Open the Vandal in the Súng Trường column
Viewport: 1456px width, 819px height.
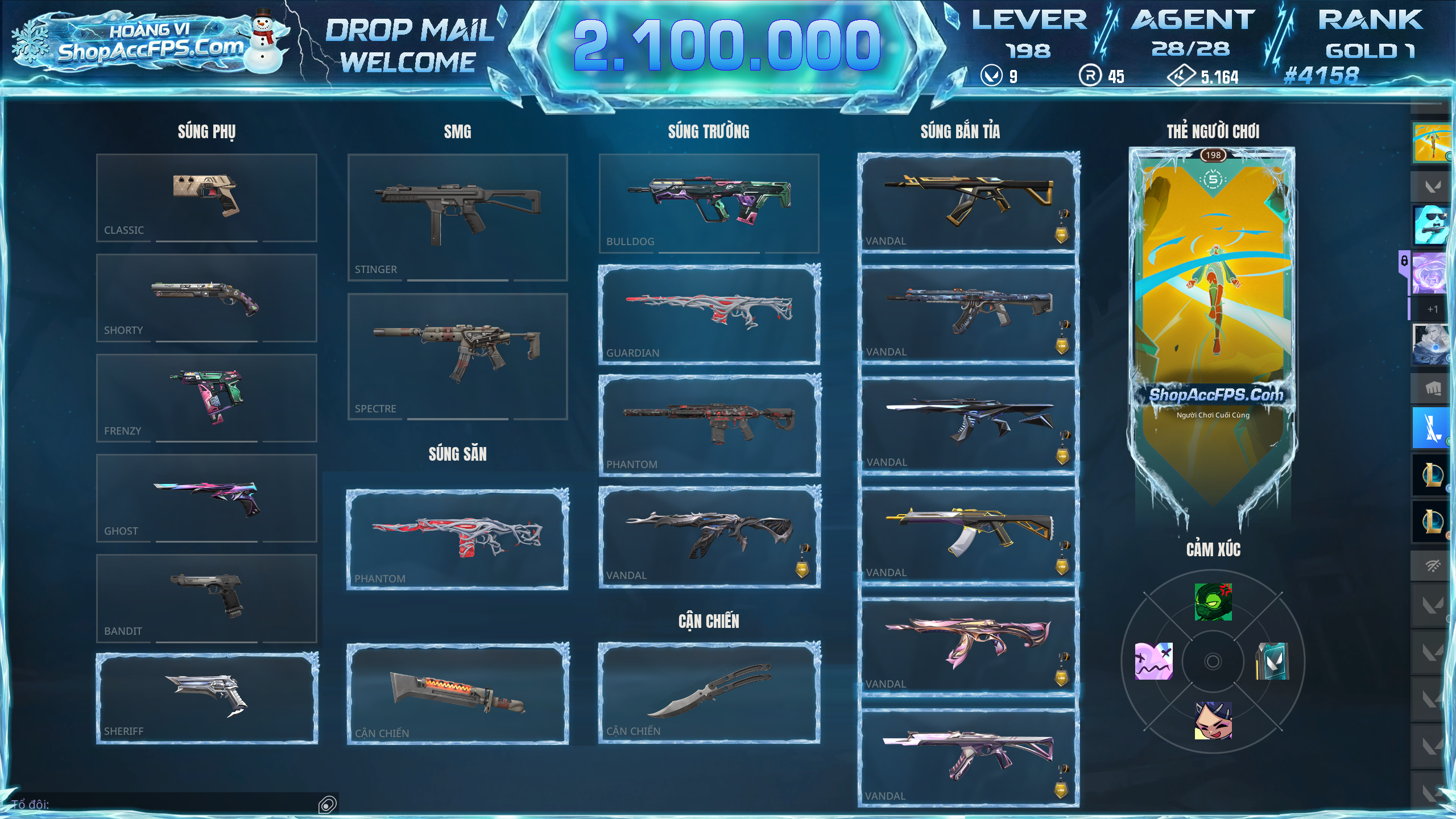(709, 537)
